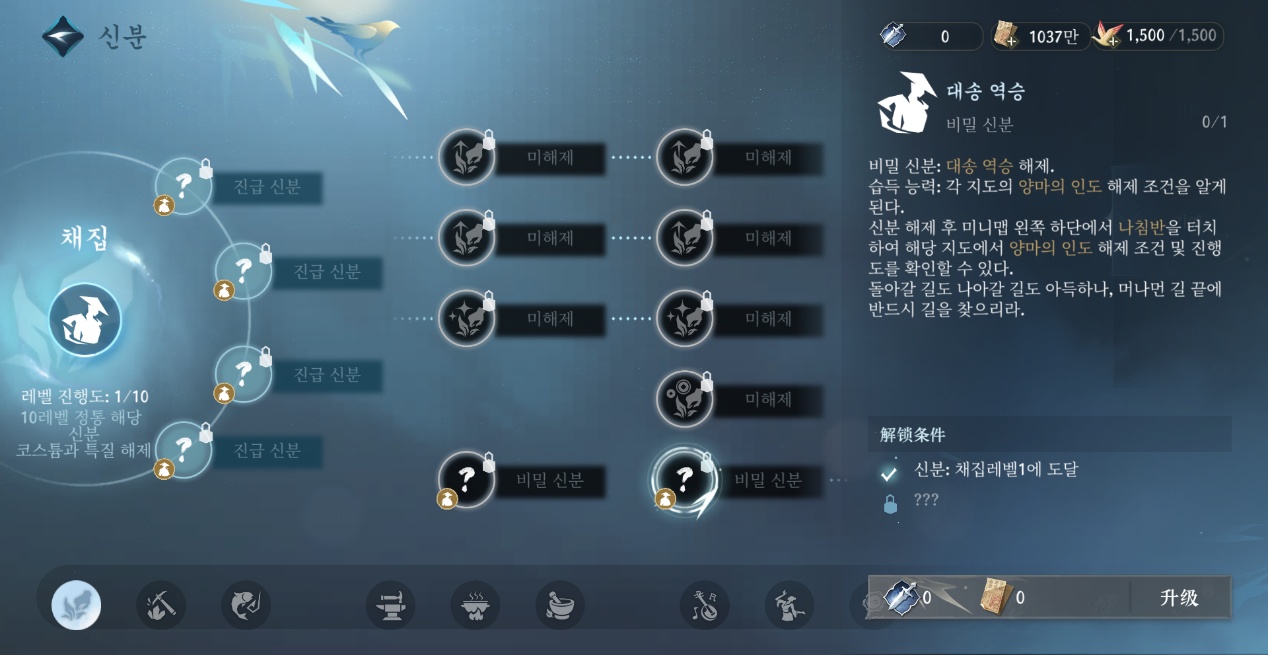This screenshot has height=655, width=1268.
Task: Open the mortar and pestle tab
Action: pyautogui.click(x=560, y=605)
